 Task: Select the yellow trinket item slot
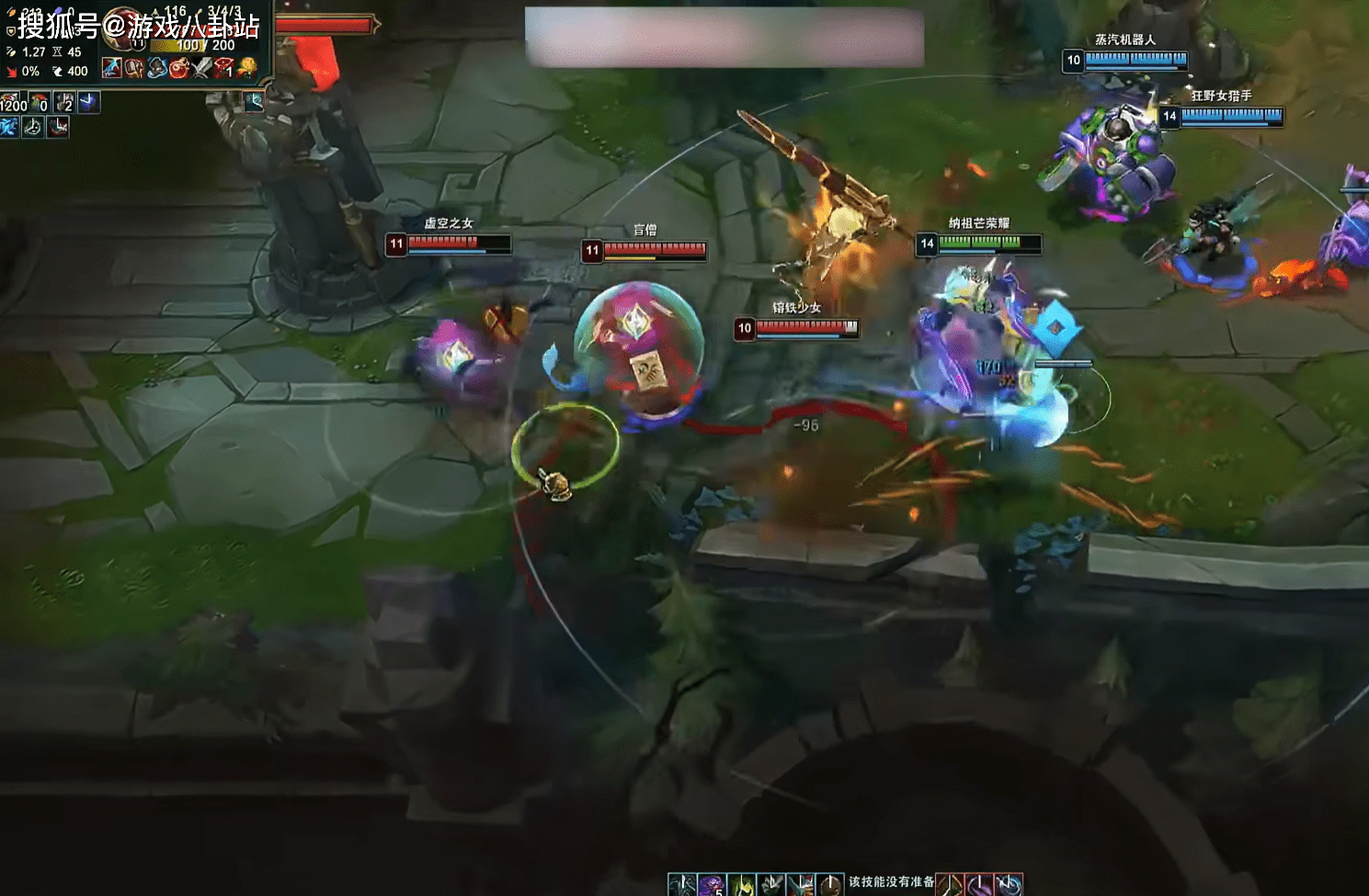point(246,67)
